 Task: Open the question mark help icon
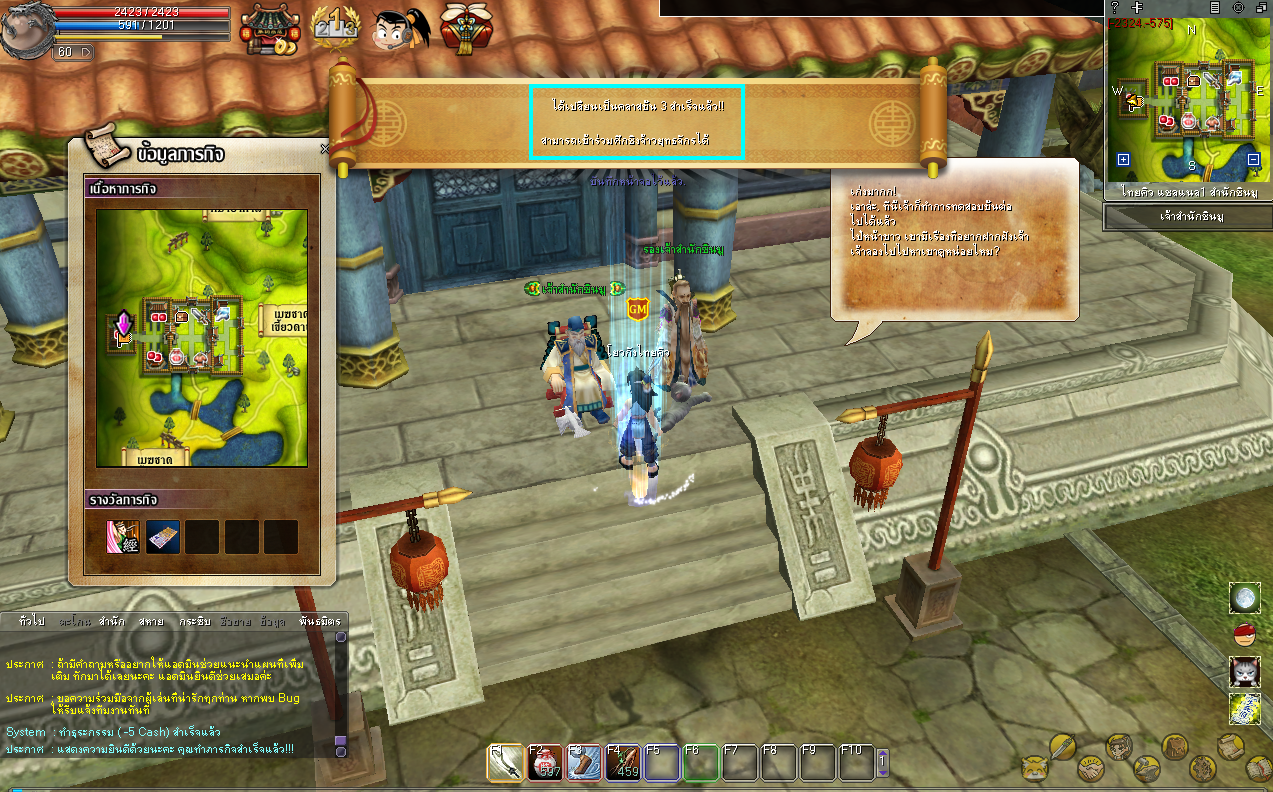(x=1115, y=7)
